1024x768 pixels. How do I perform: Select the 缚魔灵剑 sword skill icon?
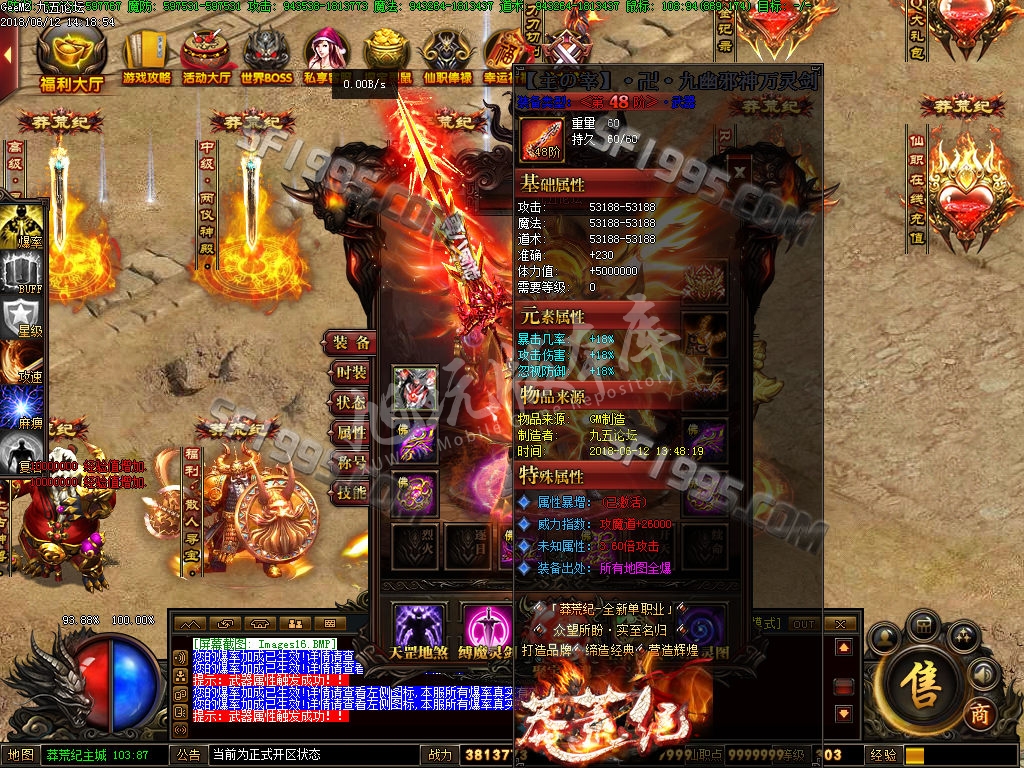point(486,630)
